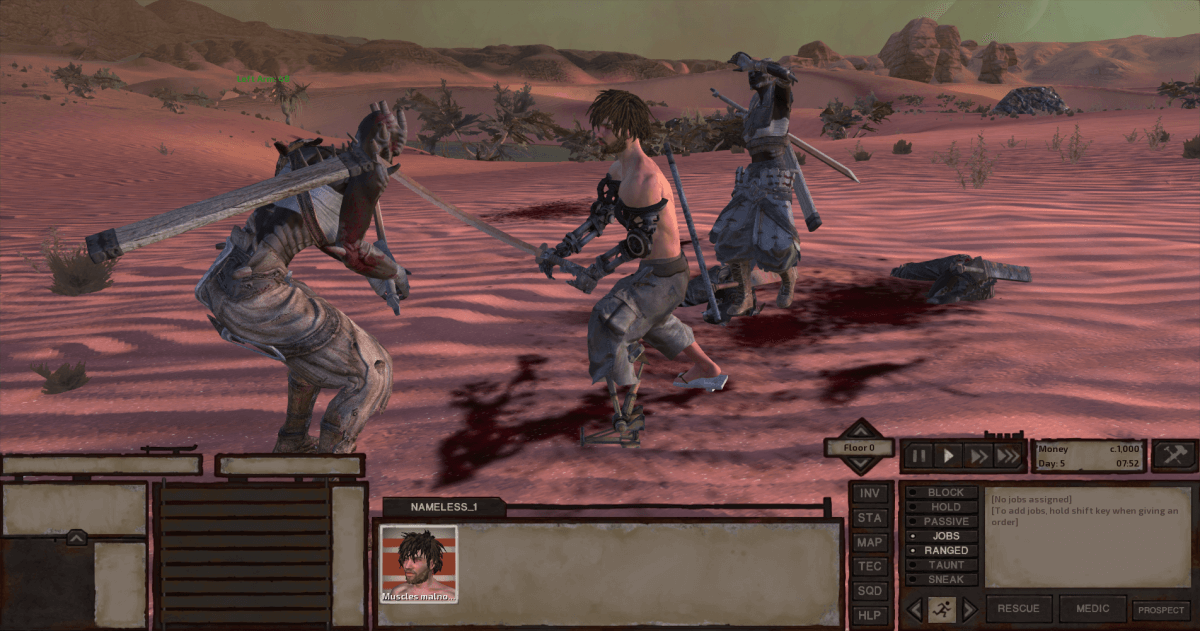Pause the game speed

click(918, 457)
